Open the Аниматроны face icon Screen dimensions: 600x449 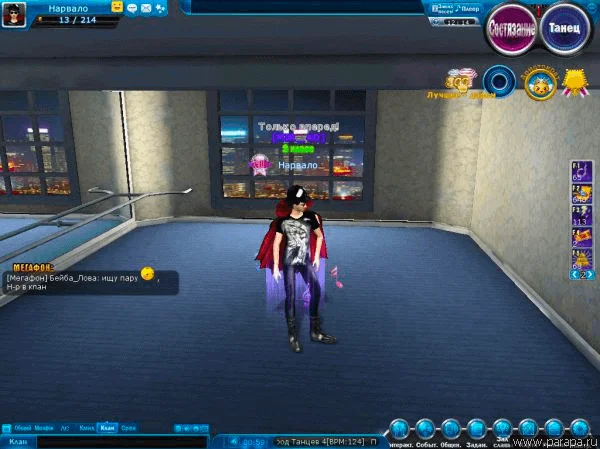[x=538, y=82]
